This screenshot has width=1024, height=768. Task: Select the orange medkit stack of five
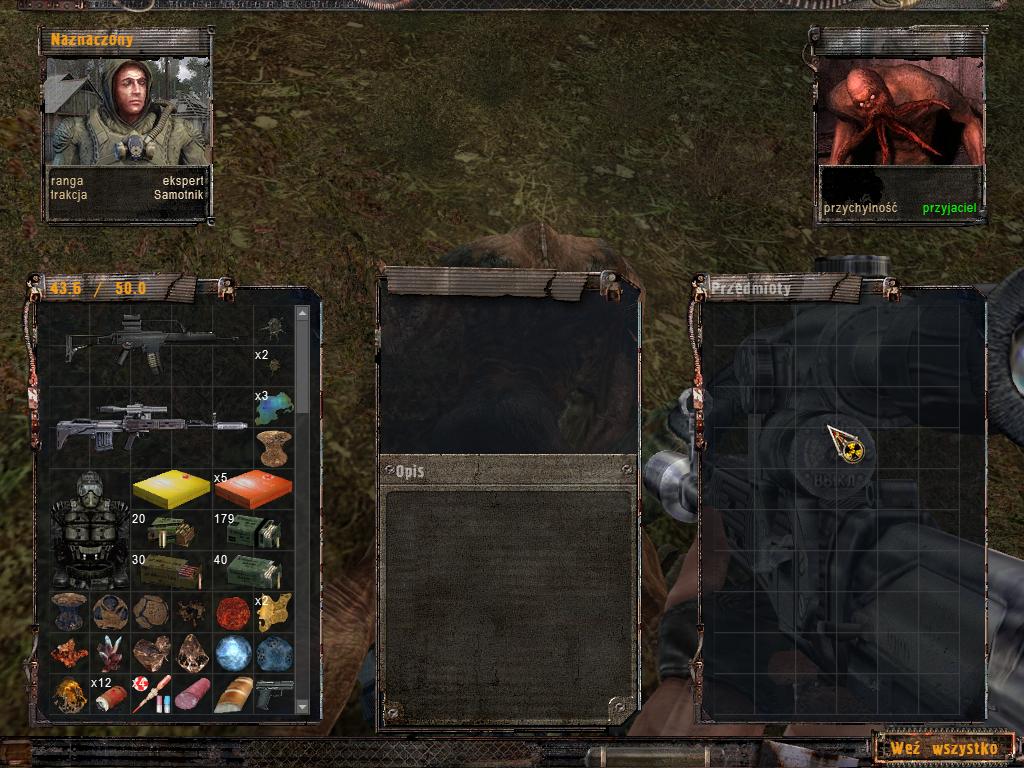click(x=252, y=489)
